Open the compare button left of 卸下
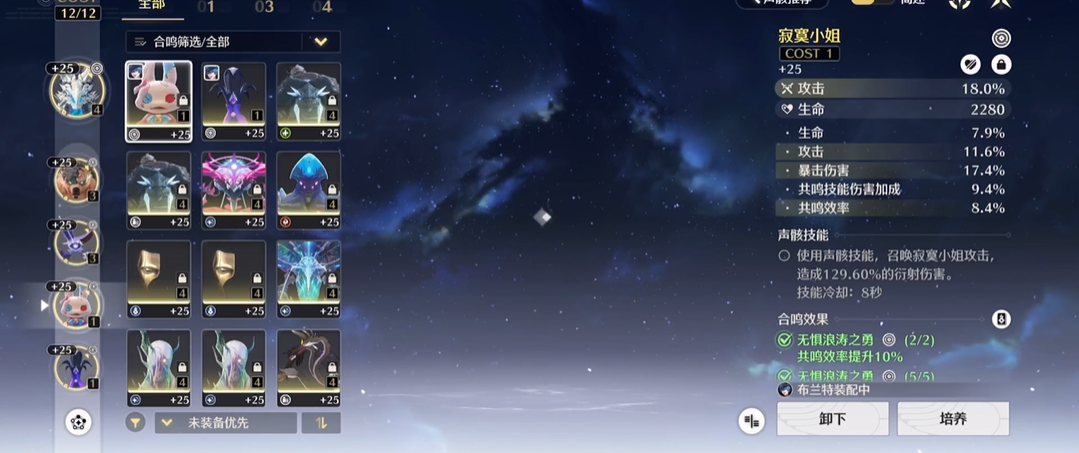This screenshot has width=1079, height=453. pyautogui.click(x=751, y=421)
